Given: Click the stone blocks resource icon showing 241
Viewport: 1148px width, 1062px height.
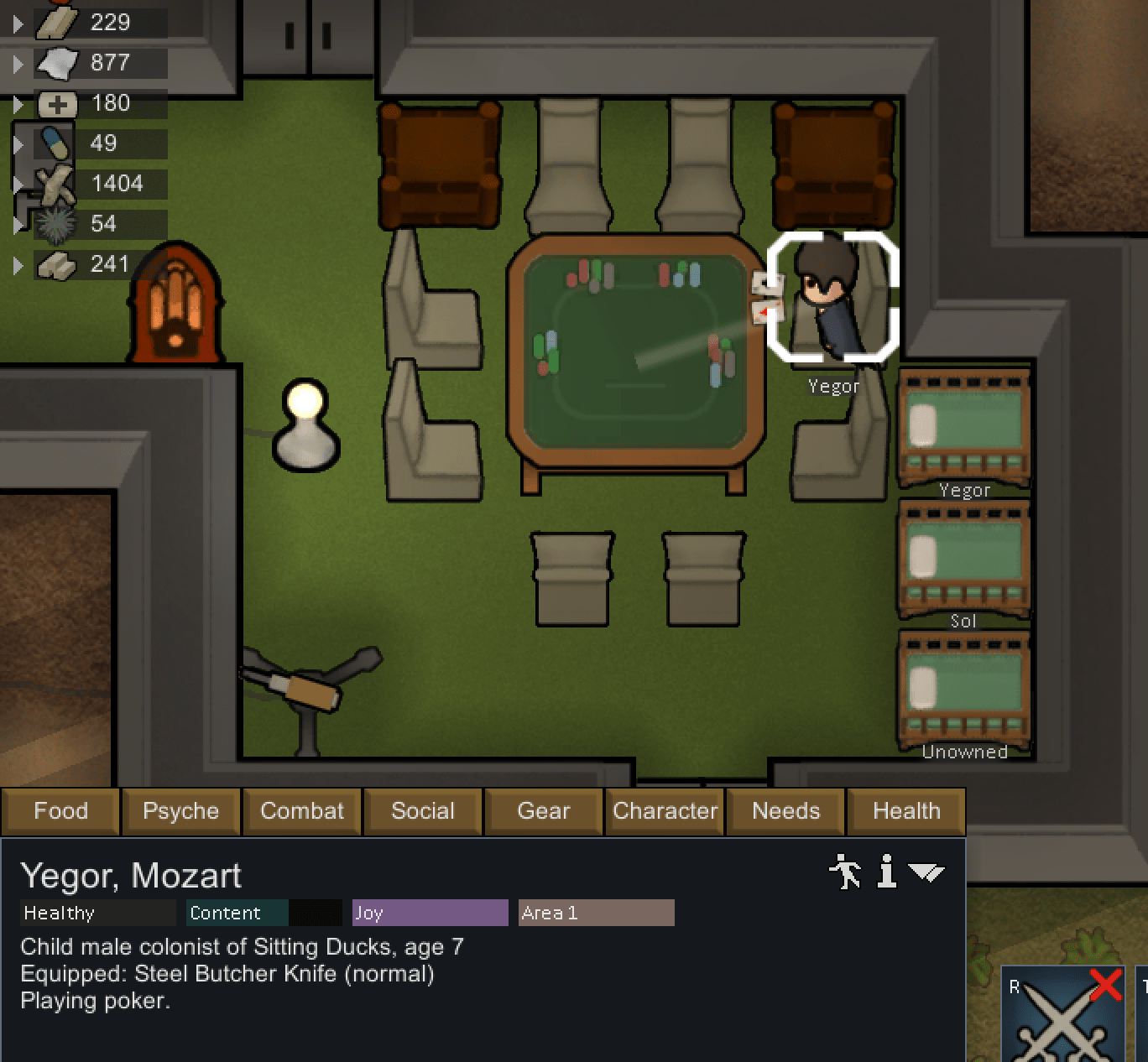Looking at the screenshot, I should [55, 264].
